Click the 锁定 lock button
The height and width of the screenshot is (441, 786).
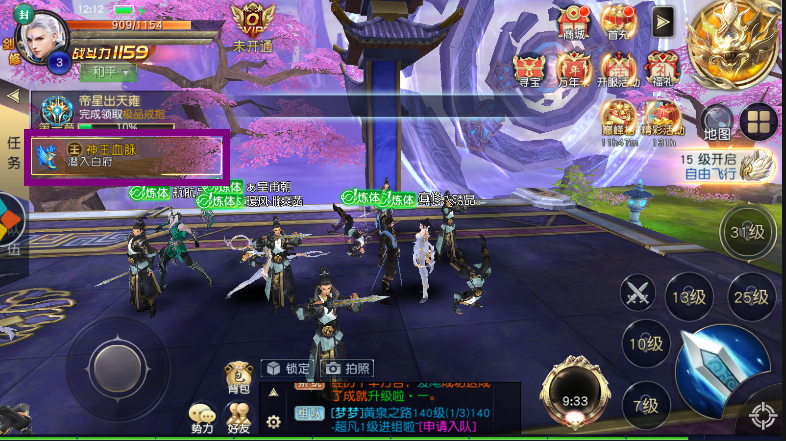tap(287, 368)
